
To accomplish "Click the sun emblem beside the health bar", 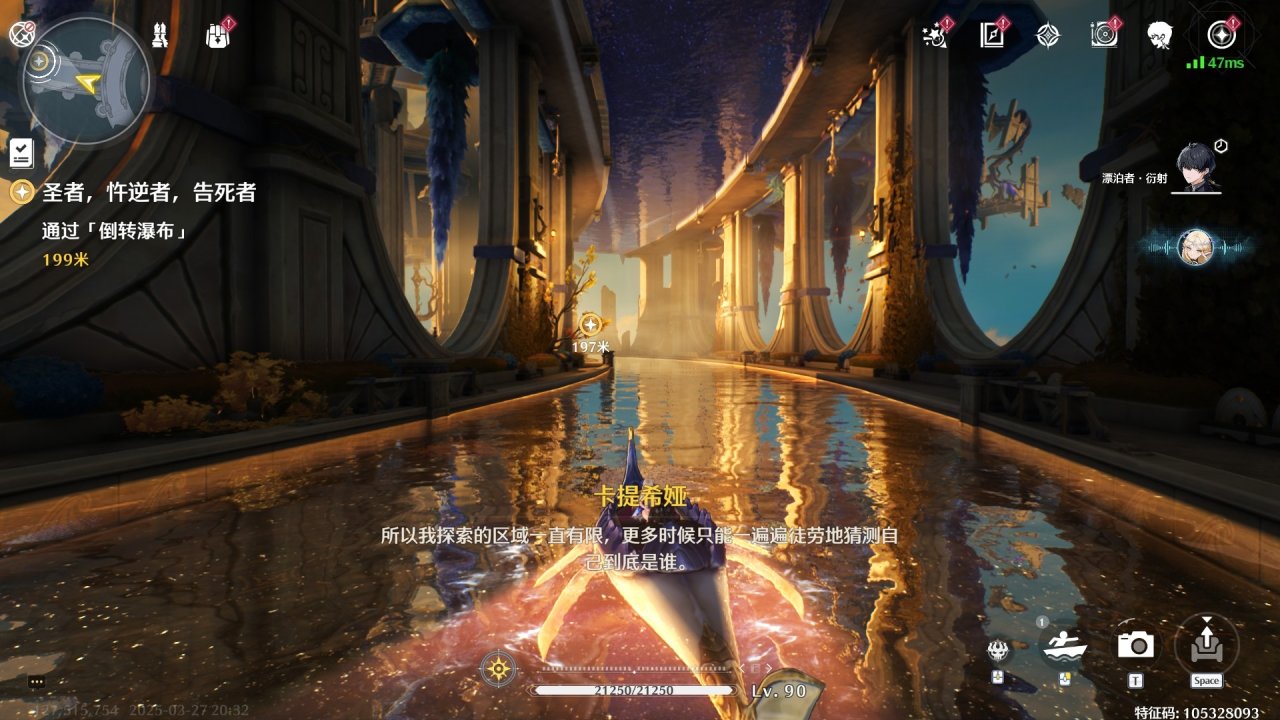I will 498,668.
